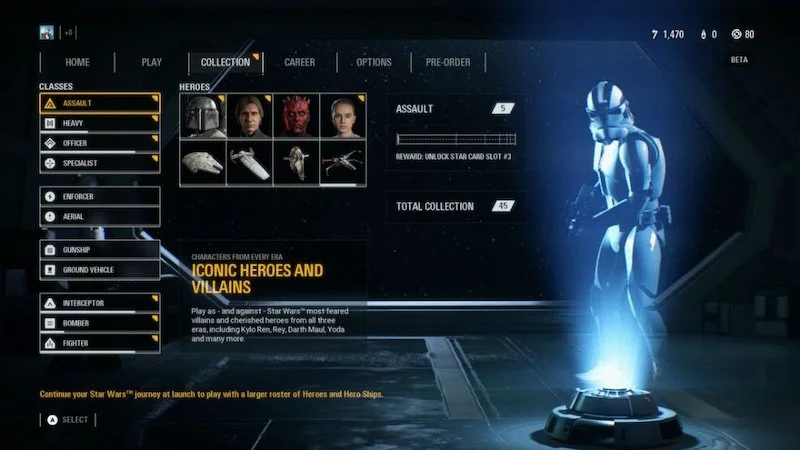Image resolution: width=800 pixels, height=450 pixels.
Task: Open the Ground Vehicle category
Action: coord(99,269)
